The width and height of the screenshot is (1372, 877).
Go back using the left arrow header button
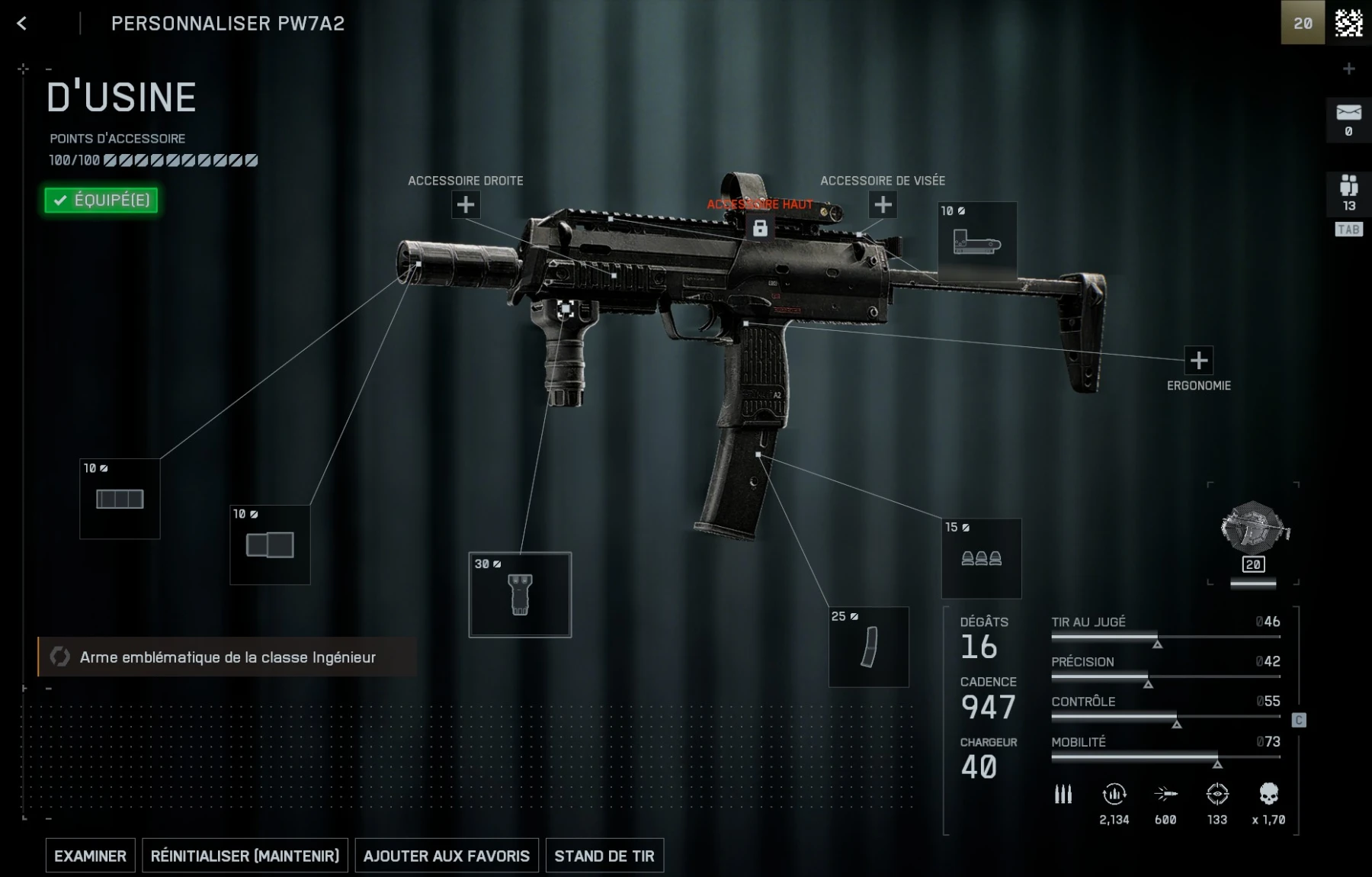22,24
